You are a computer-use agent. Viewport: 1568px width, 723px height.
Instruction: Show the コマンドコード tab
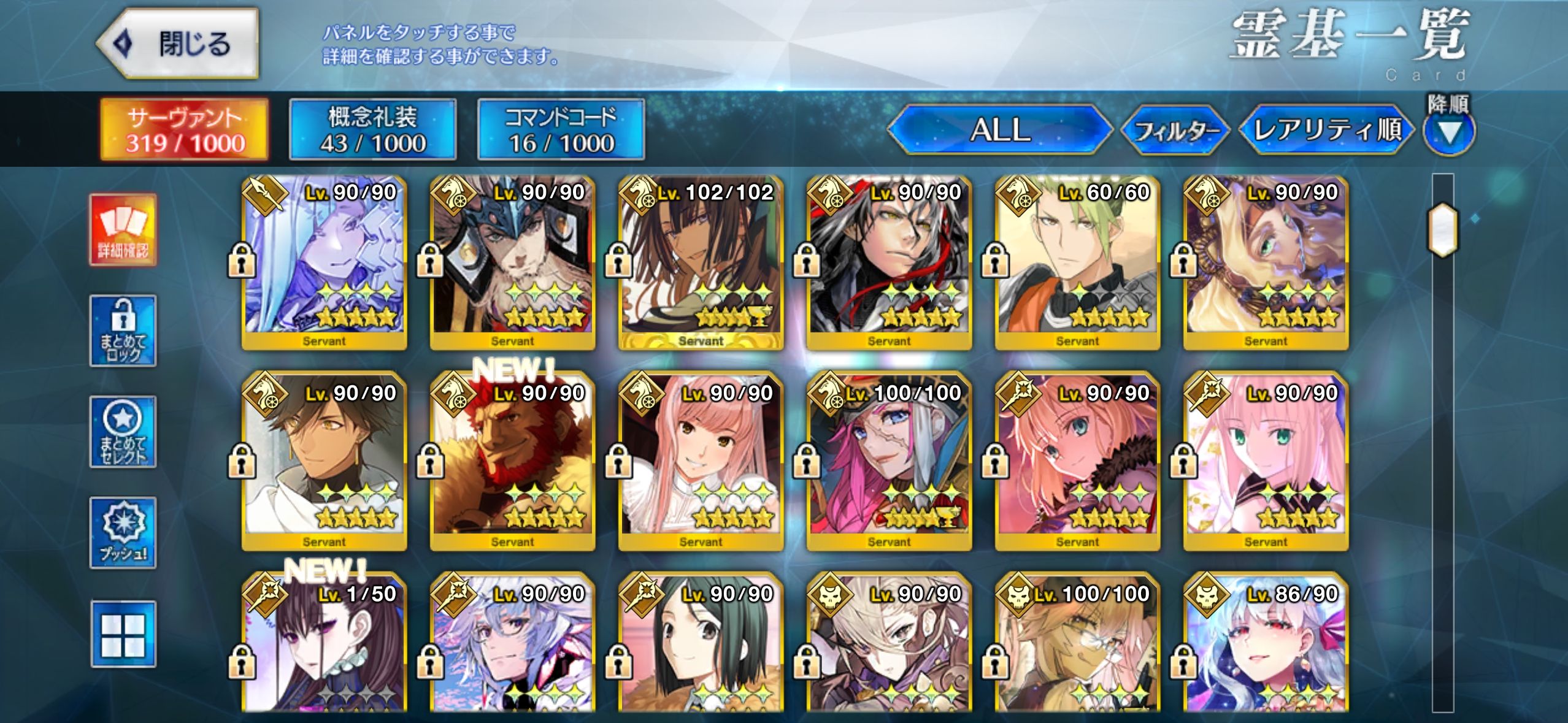(x=561, y=129)
